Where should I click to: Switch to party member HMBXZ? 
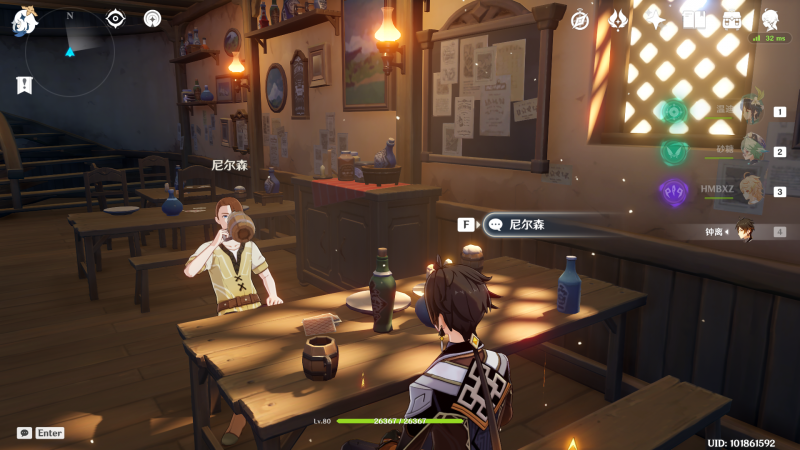(x=750, y=191)
